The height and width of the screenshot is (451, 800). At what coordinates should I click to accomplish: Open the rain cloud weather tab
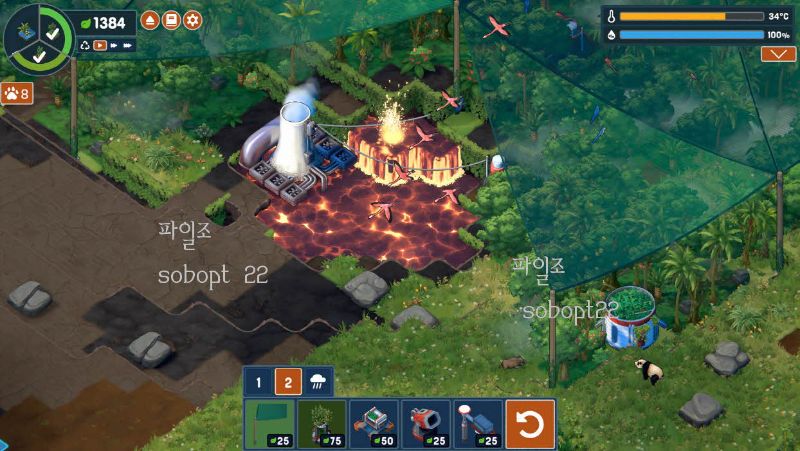pyautogui.click(x=318, y=381)
